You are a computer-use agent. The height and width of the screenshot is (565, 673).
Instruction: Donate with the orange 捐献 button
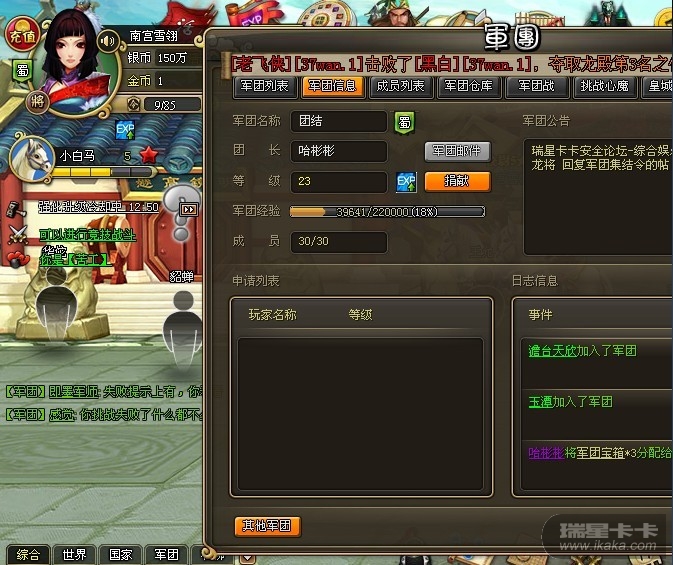coord(457,181)
